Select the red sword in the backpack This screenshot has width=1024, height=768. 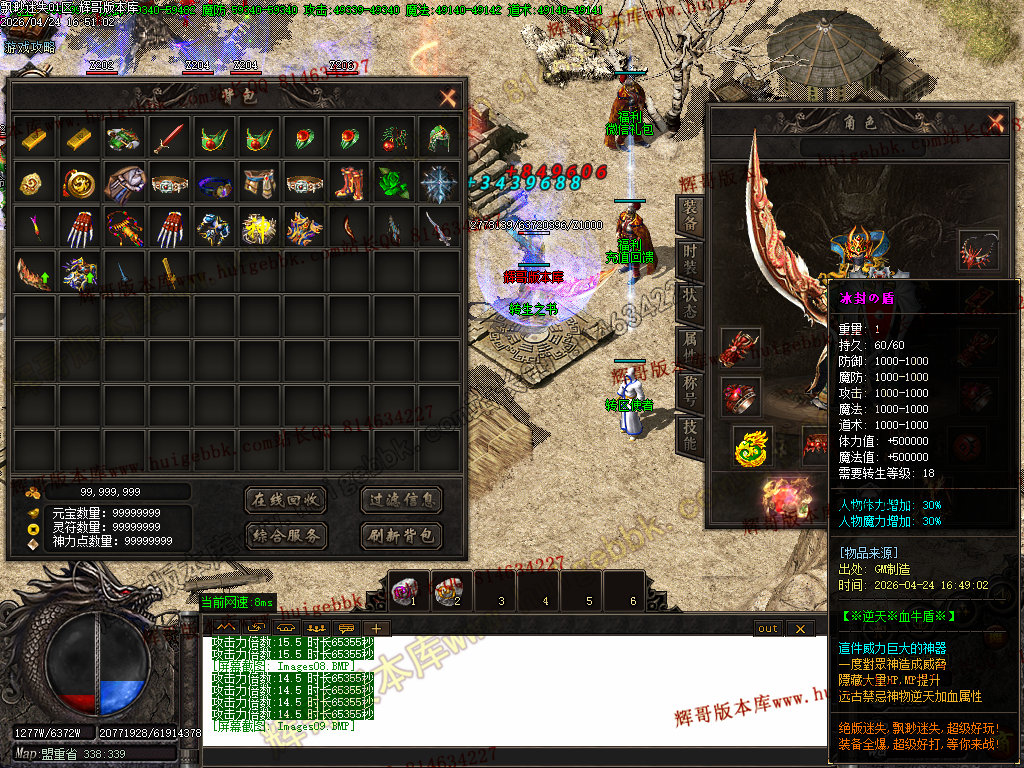[168, 138]
